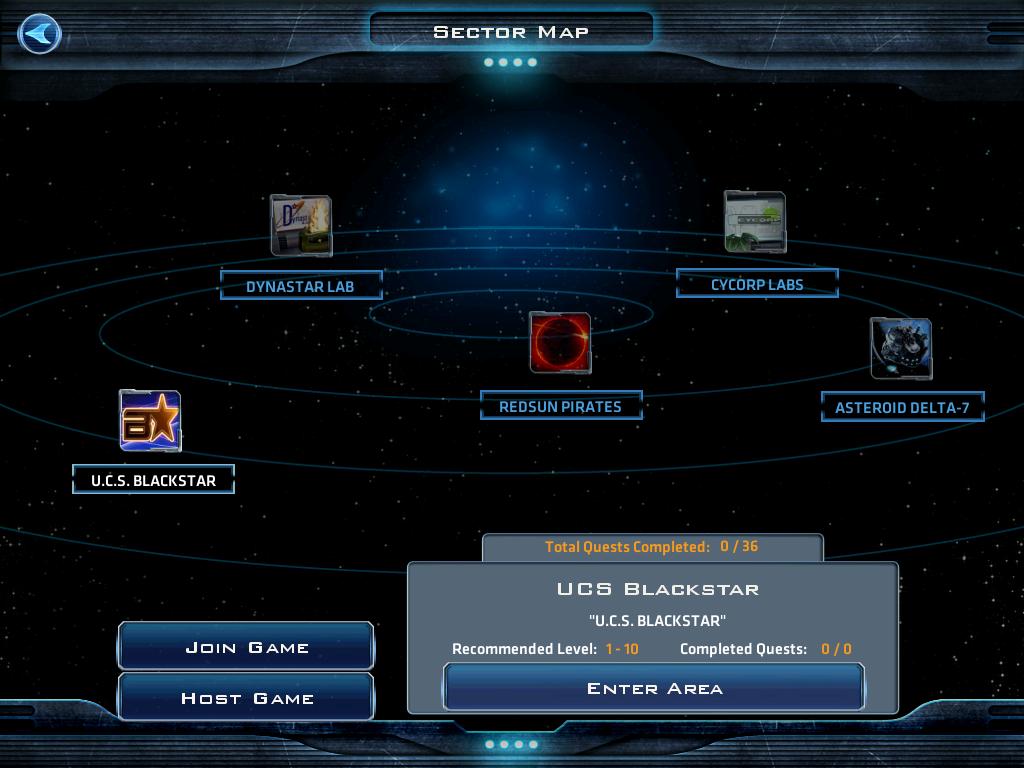
Task: Open the Redsun Pirates label
Action: coord(561,406)
